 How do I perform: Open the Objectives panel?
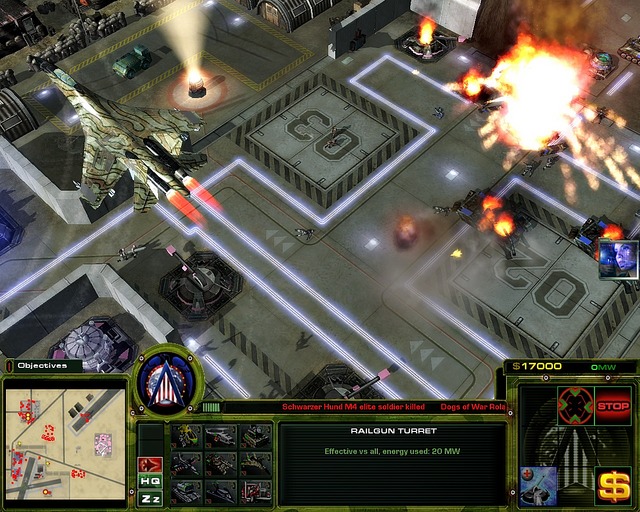point(42,366)
